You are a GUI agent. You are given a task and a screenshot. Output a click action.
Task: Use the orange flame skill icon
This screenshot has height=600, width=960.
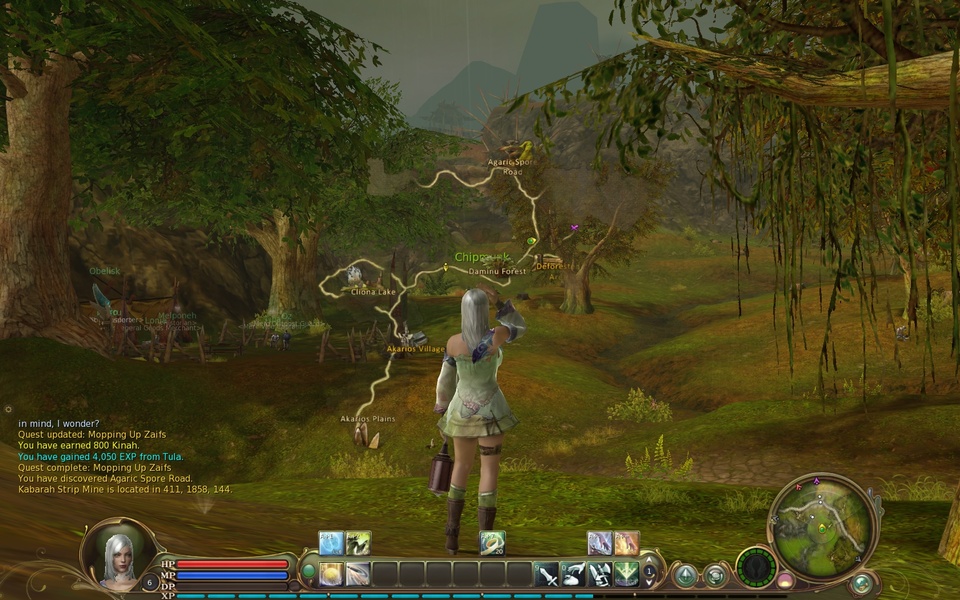tap(626, 543)
